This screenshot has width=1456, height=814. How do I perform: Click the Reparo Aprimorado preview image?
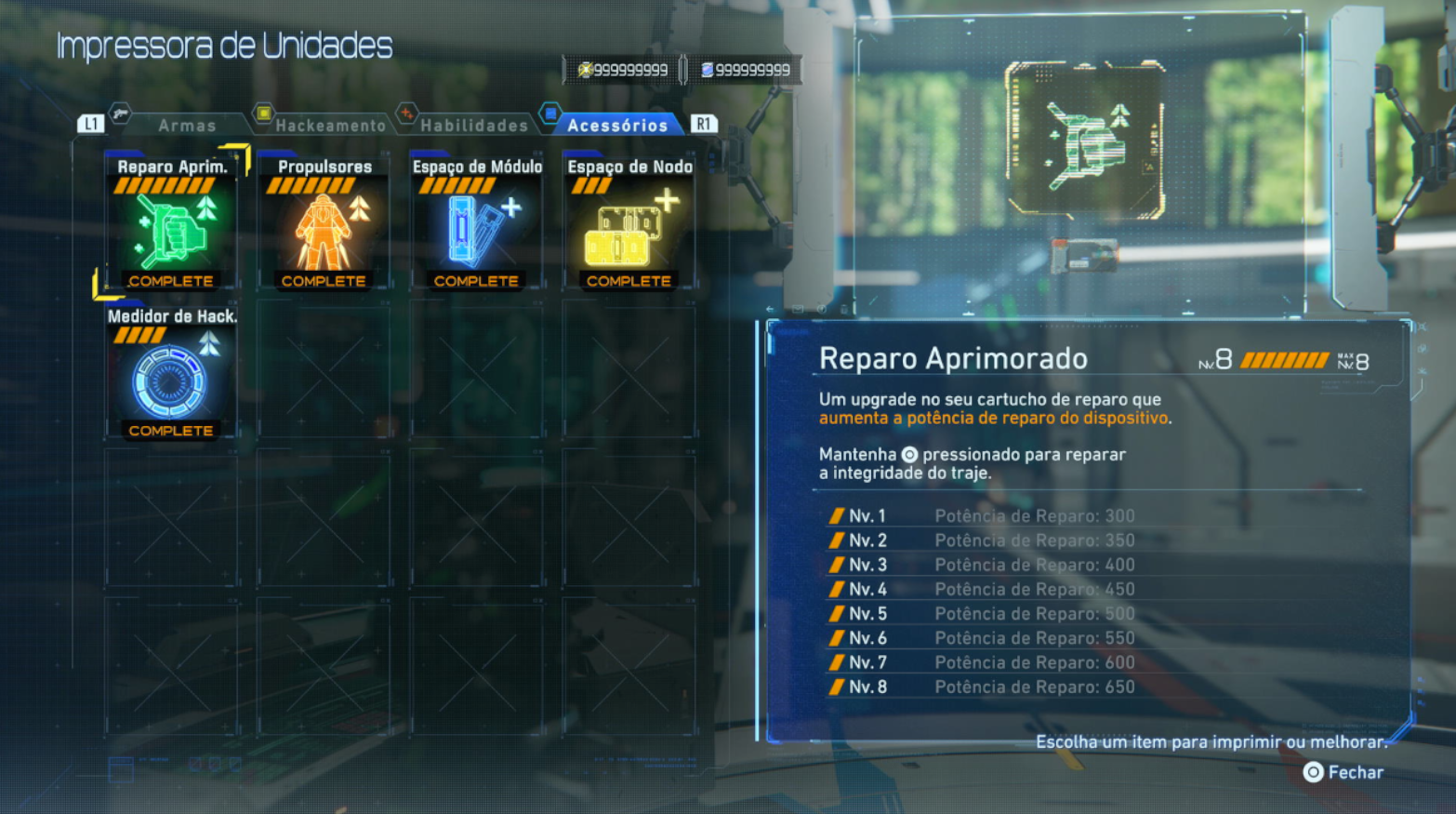(1085, 140)
